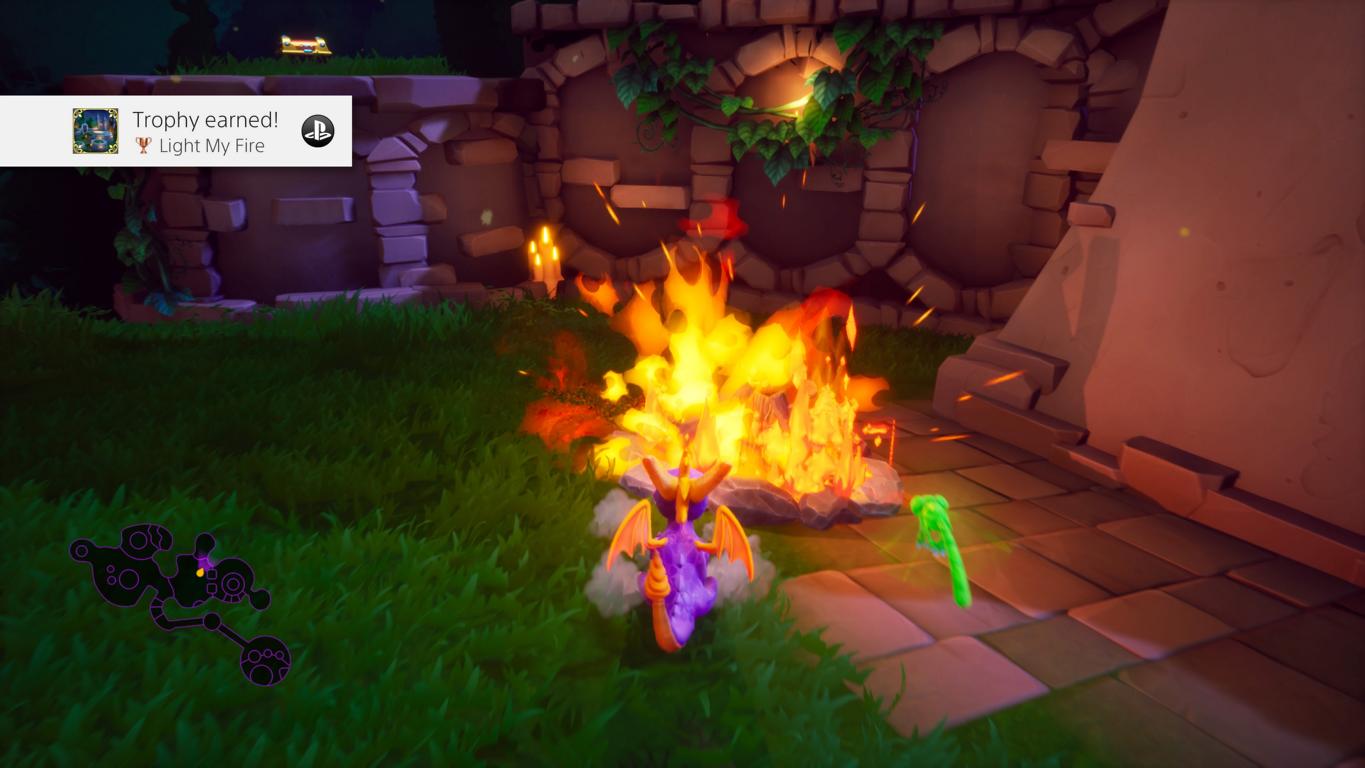Click the trophy artwork thumbnail
1365x768 pixels.
tap(95, 131)
